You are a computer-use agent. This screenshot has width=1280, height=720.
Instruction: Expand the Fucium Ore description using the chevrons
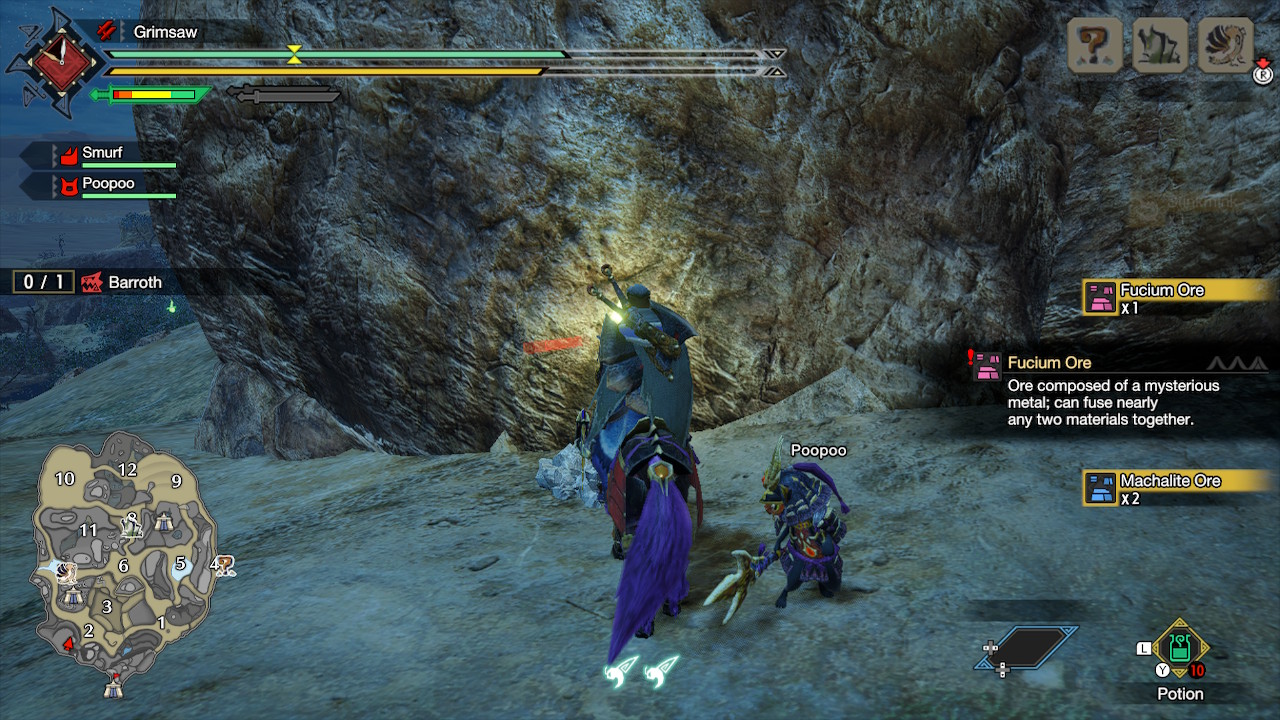tap(1240, 362)
